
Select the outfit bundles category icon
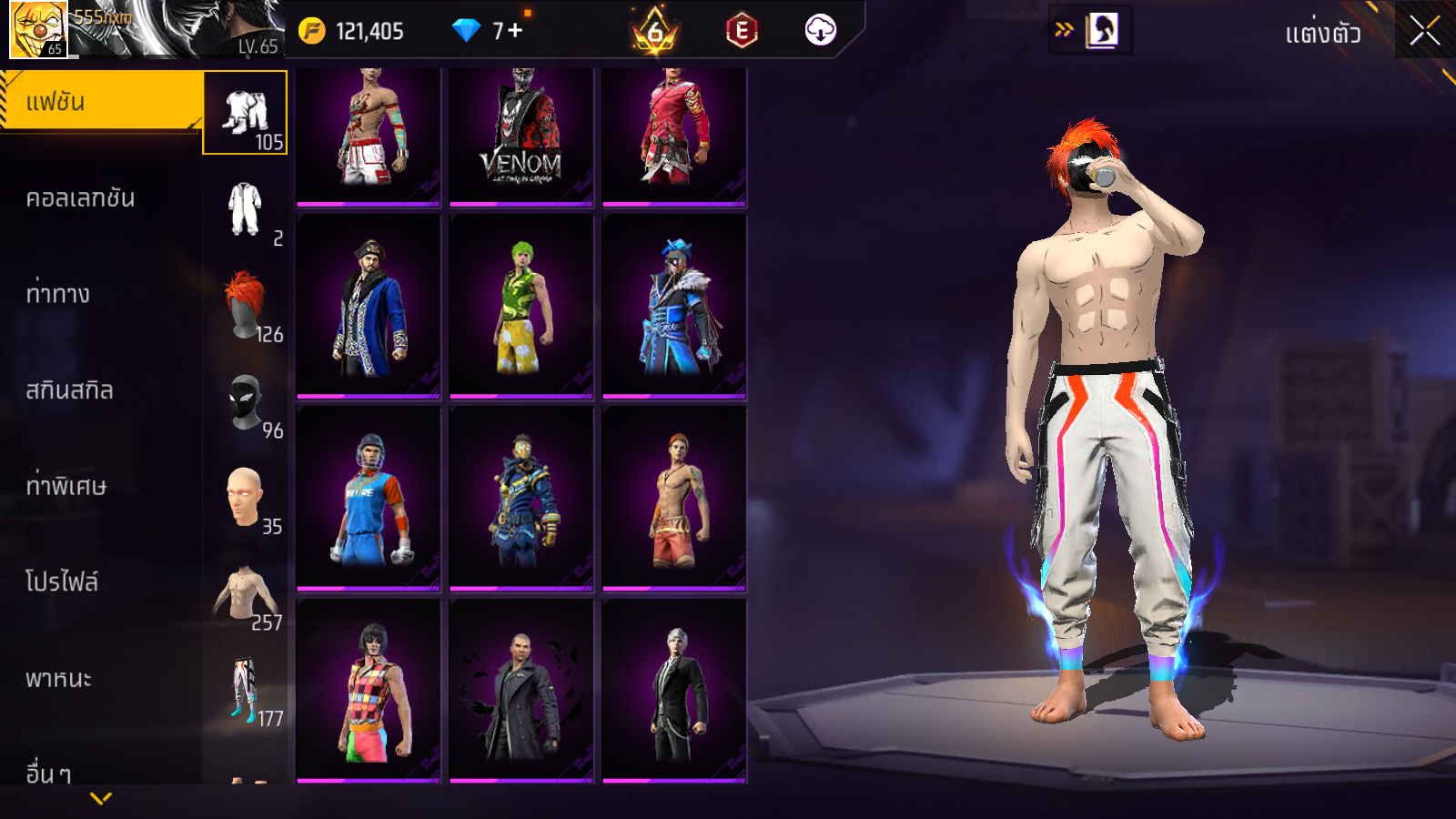245,113
